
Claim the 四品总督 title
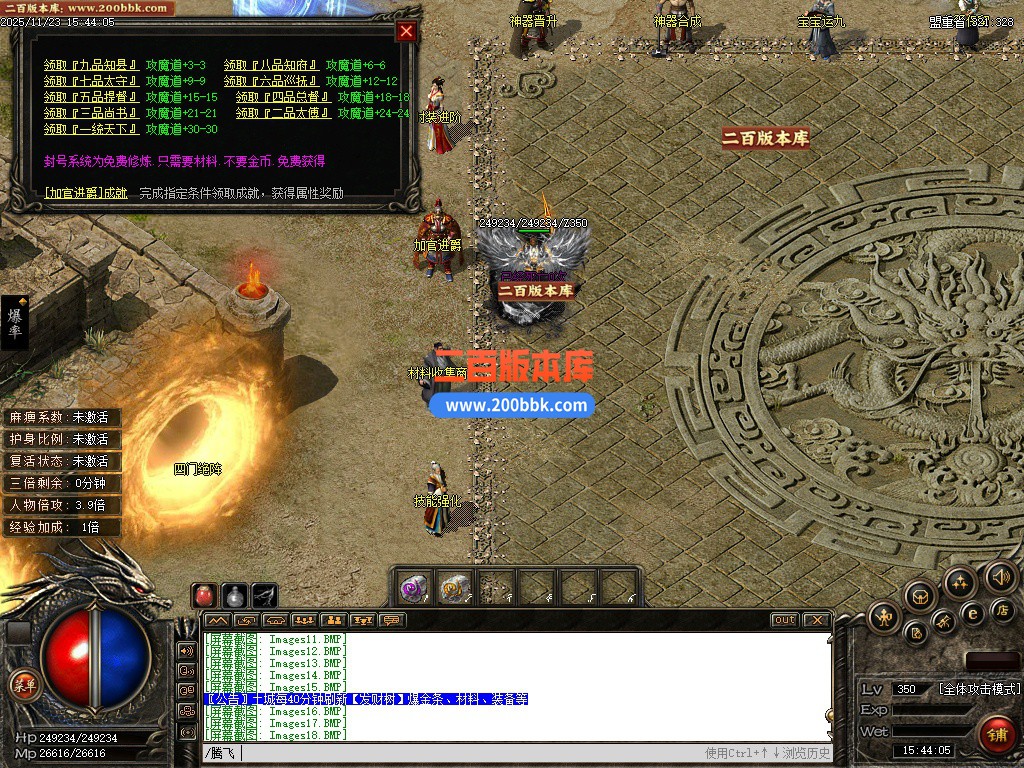[283, 97]
